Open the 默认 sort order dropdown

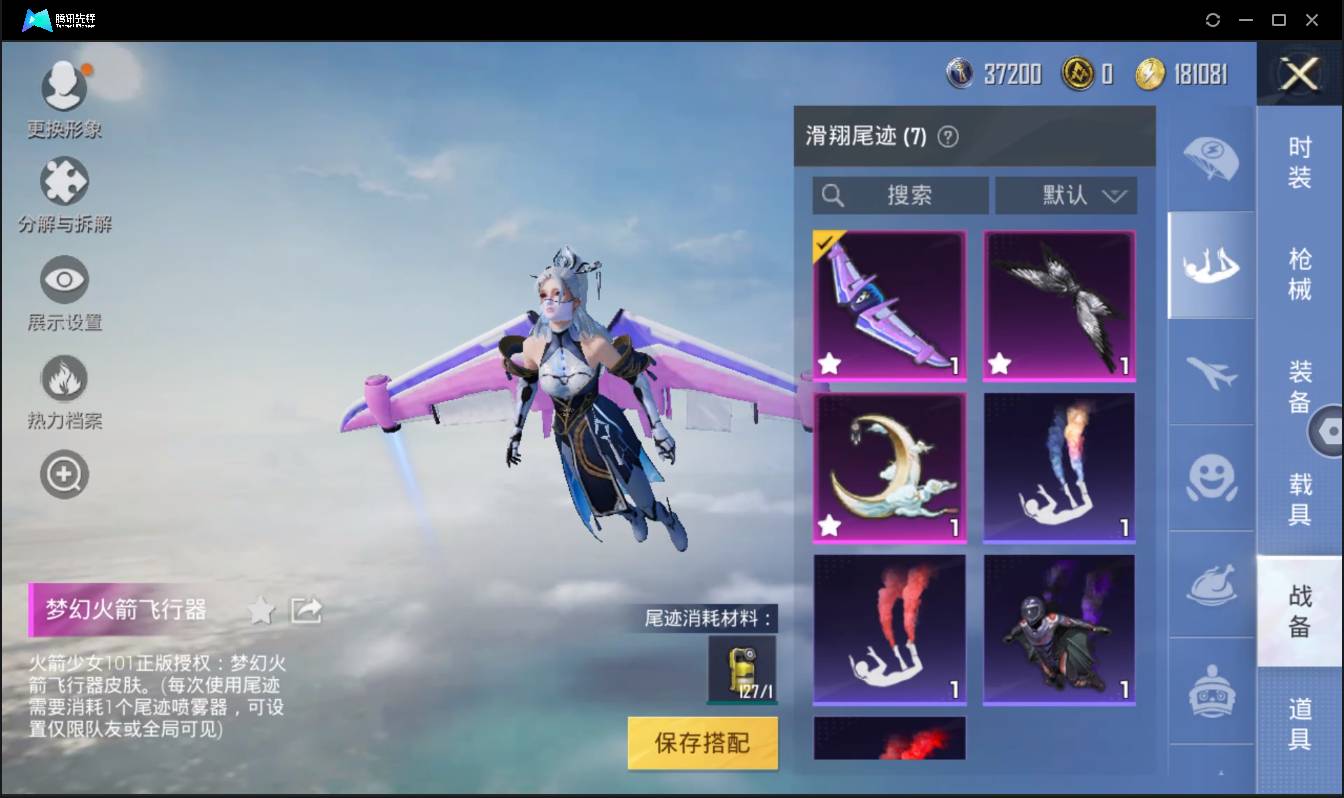[x=1066, y=195]
